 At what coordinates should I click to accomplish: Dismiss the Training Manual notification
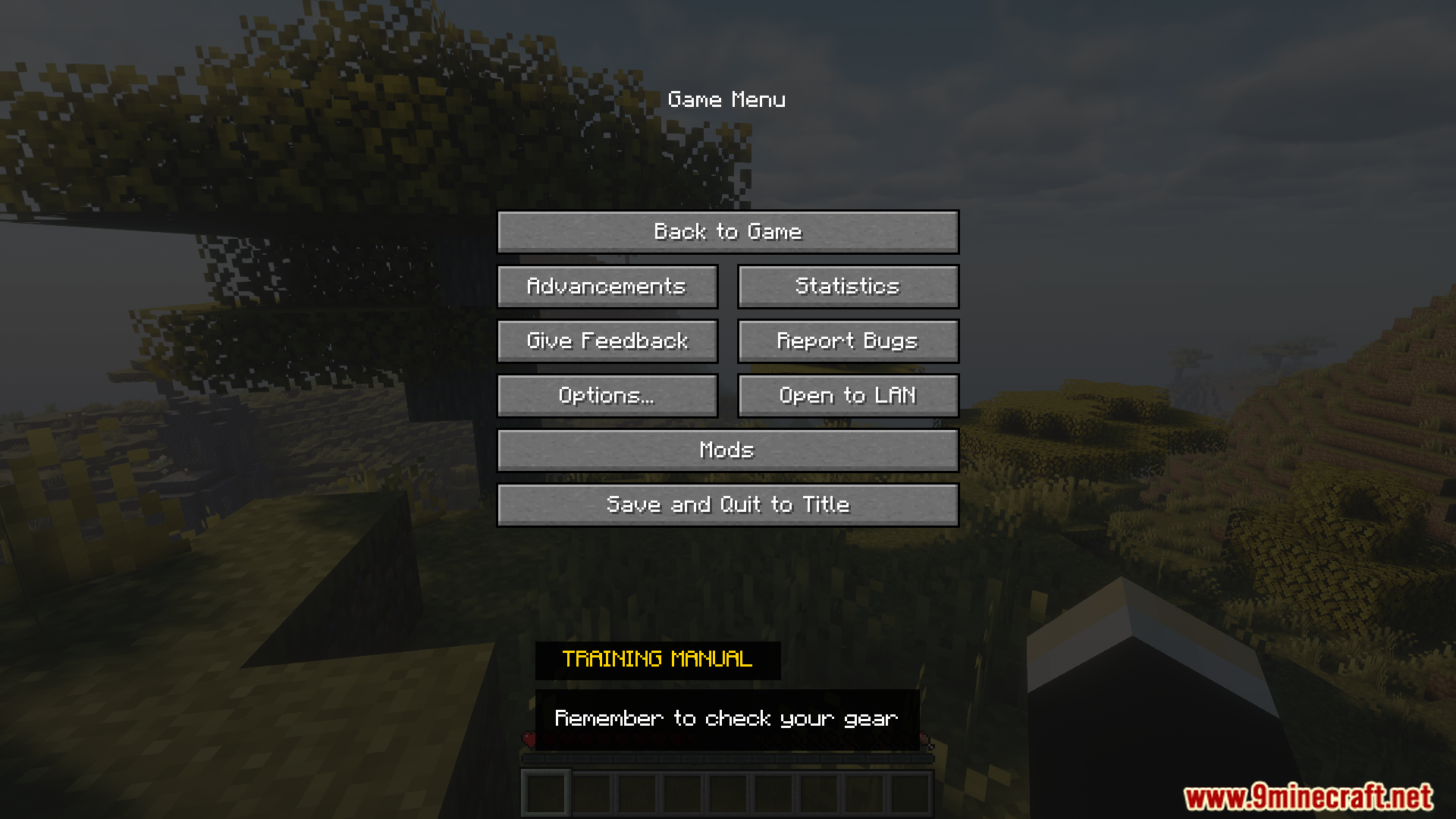pyautogui.click(x=657, y=659)
